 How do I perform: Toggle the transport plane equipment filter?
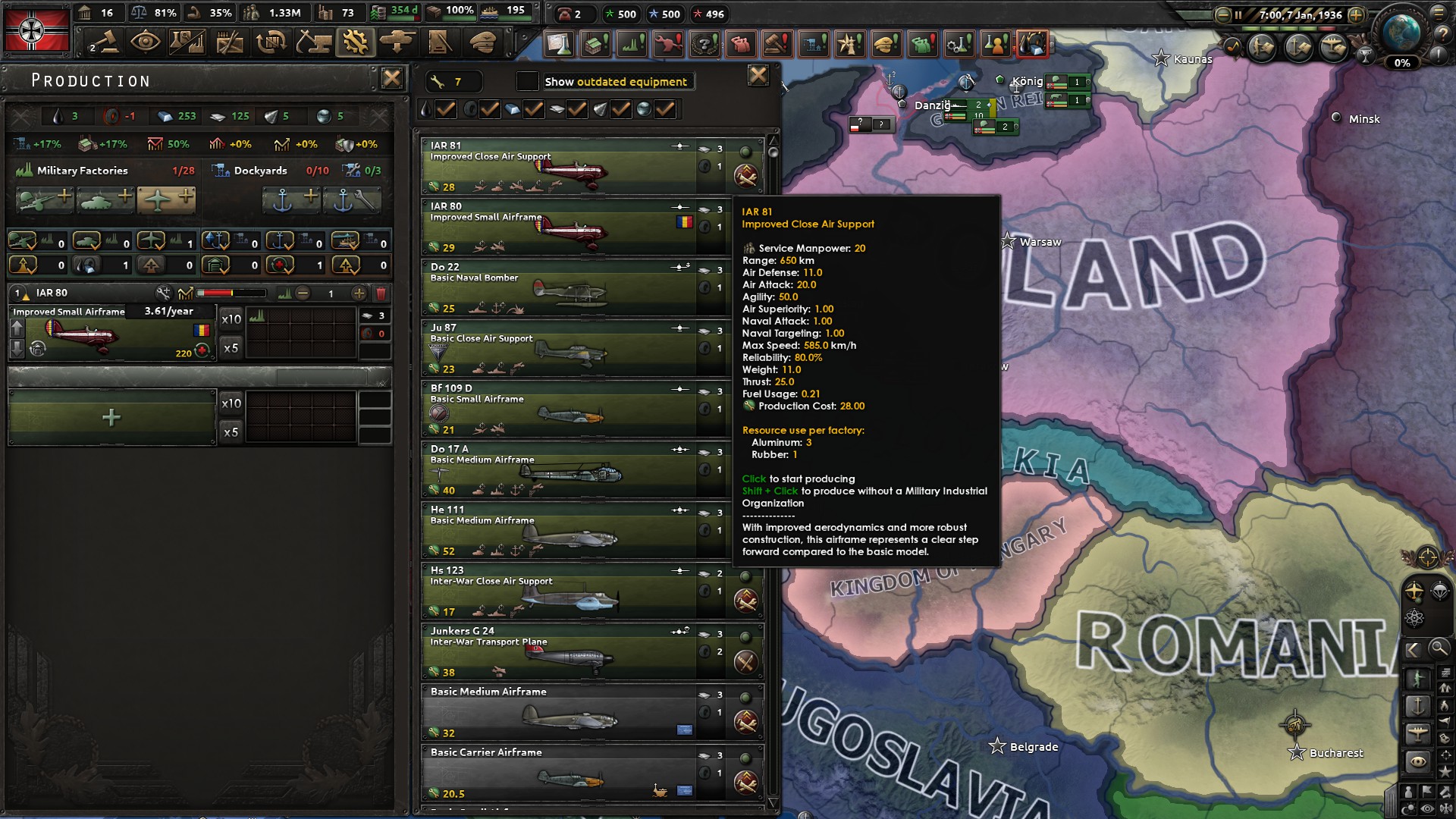coord(665,109)
